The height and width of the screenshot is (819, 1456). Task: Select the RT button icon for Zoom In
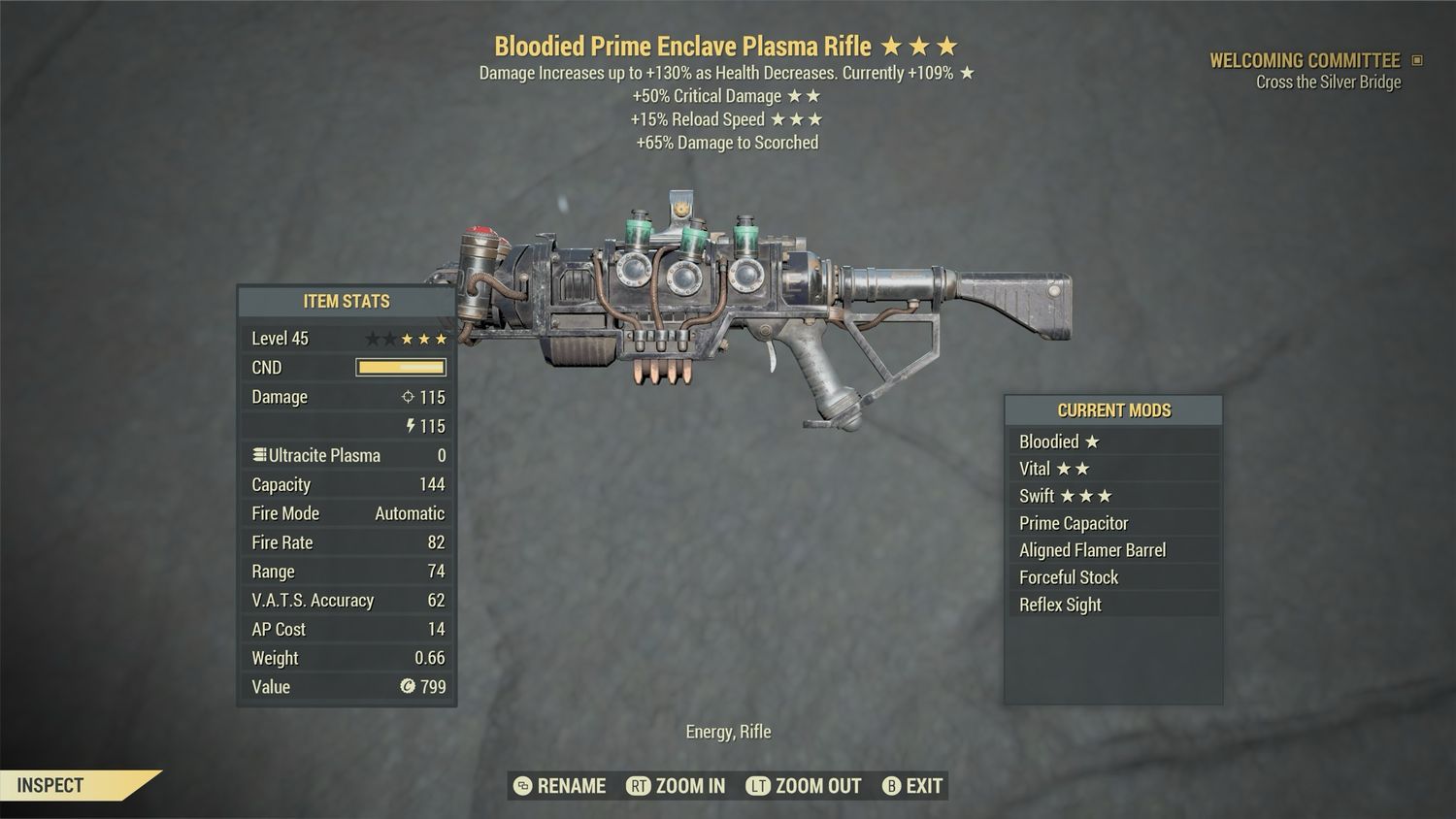pyautogui.click(x=639, y=786)
